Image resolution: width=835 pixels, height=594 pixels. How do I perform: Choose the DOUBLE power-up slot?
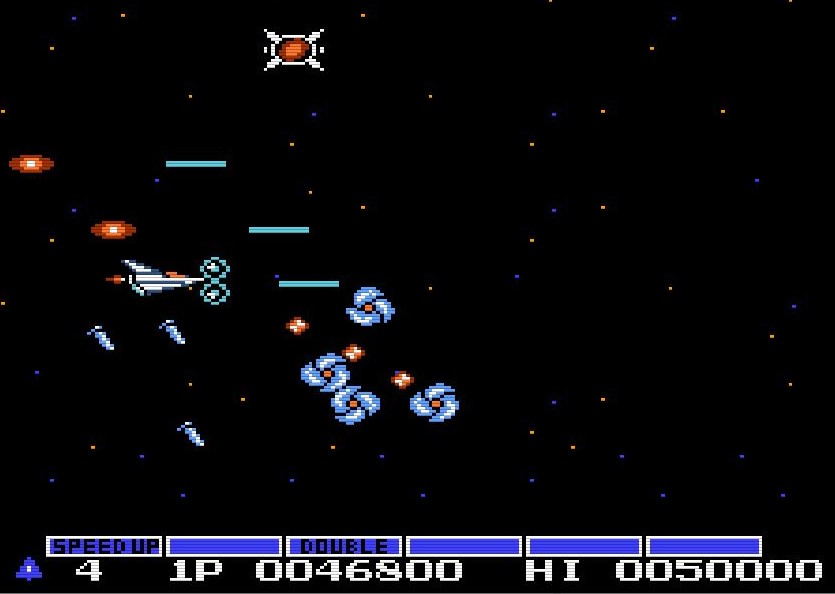tap(344, 546)
